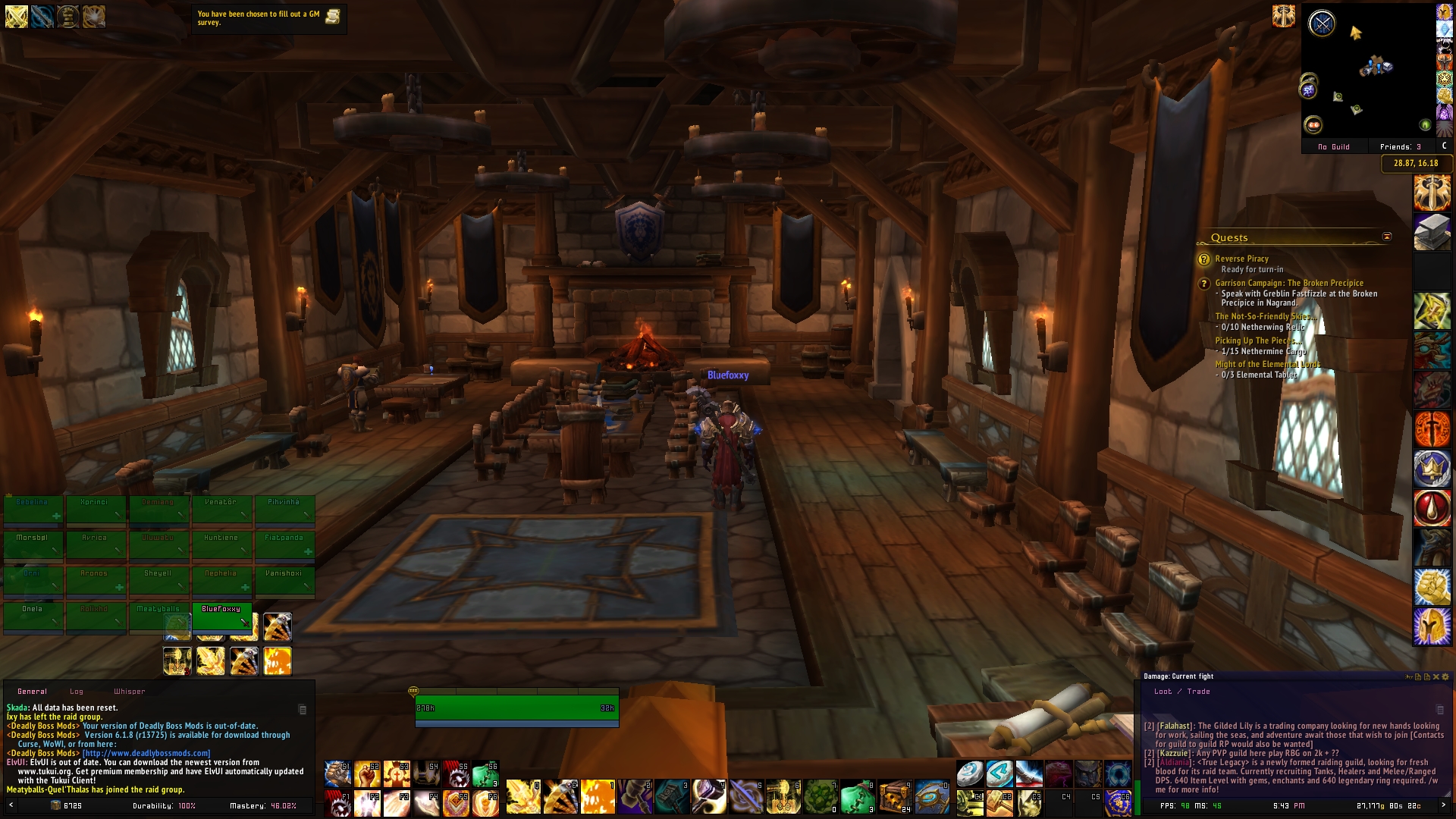Click the PvP battleground icon on the minimap
The width and height of the screenshot is (1456, 819).
(1323, 24)
